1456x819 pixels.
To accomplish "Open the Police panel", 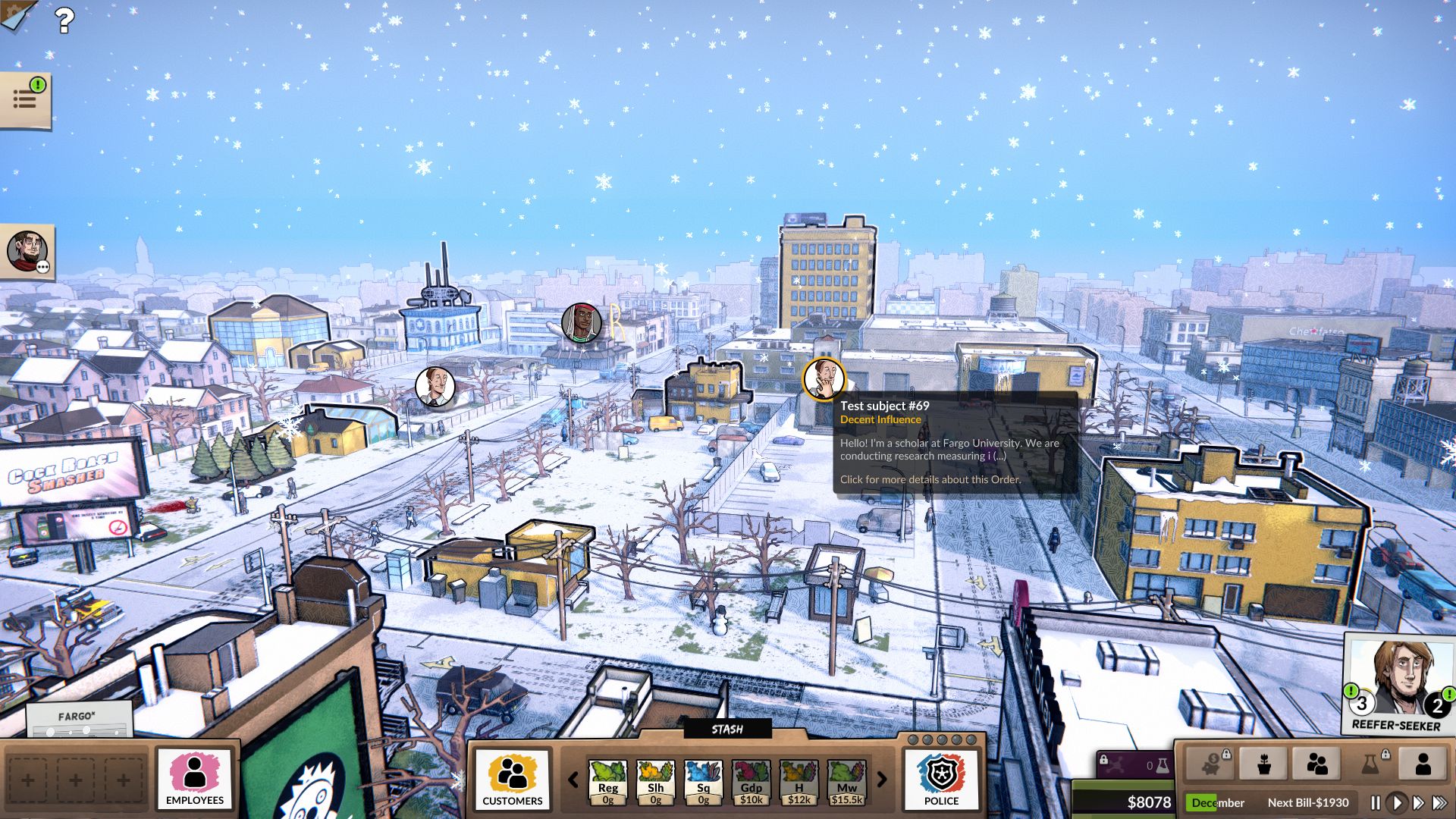I will 941,779.
